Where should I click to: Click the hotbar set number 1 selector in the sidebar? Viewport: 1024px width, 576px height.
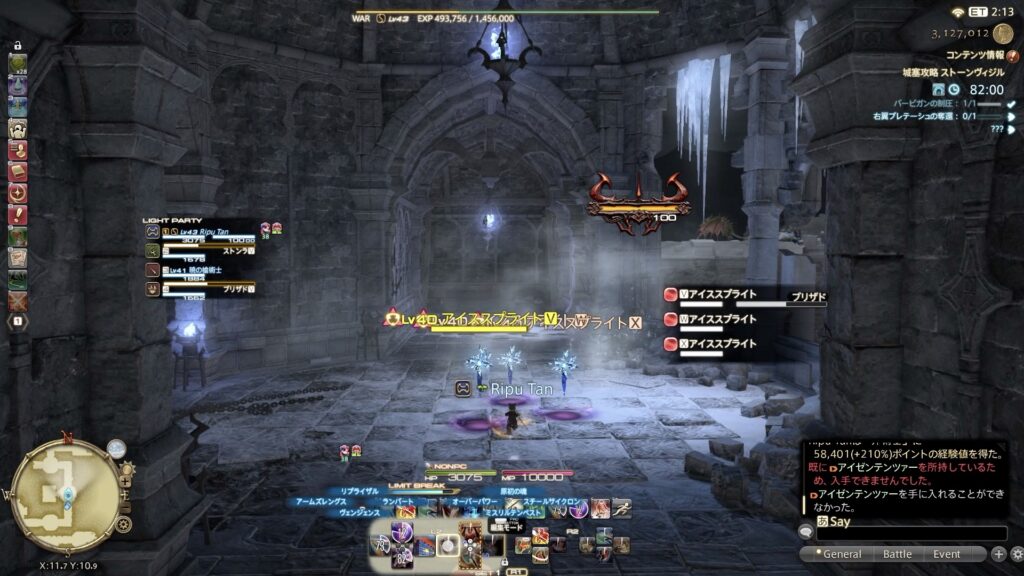[x=18, y=321]
